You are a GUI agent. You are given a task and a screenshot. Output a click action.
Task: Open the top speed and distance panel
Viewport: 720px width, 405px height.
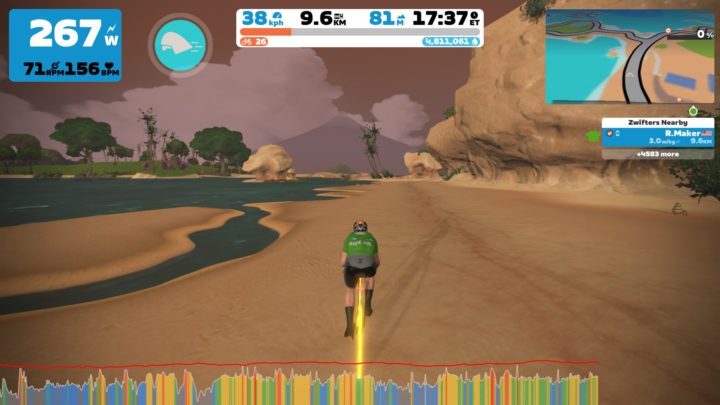(360, 28)
